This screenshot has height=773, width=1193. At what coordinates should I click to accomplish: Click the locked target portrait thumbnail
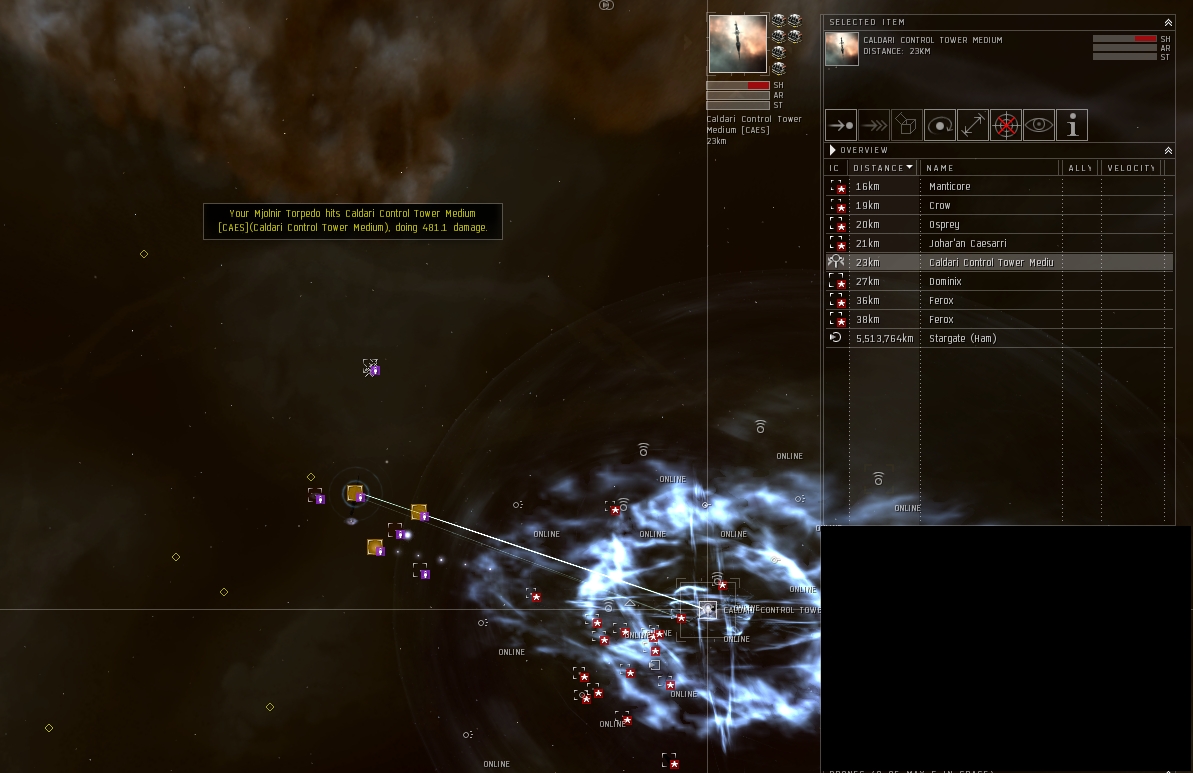click(x=738, y=44)
